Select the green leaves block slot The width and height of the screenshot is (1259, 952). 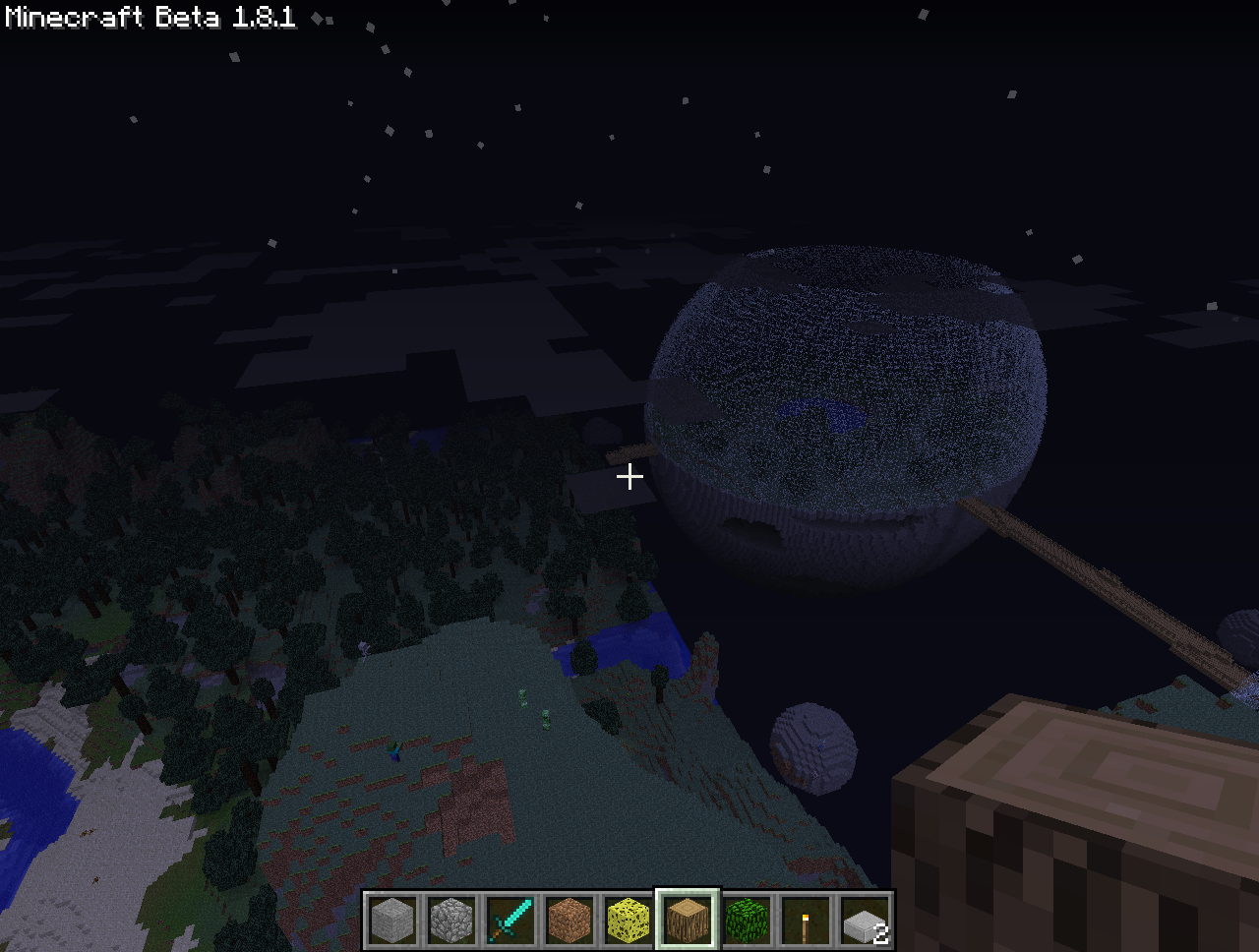(x=747, y=921)
